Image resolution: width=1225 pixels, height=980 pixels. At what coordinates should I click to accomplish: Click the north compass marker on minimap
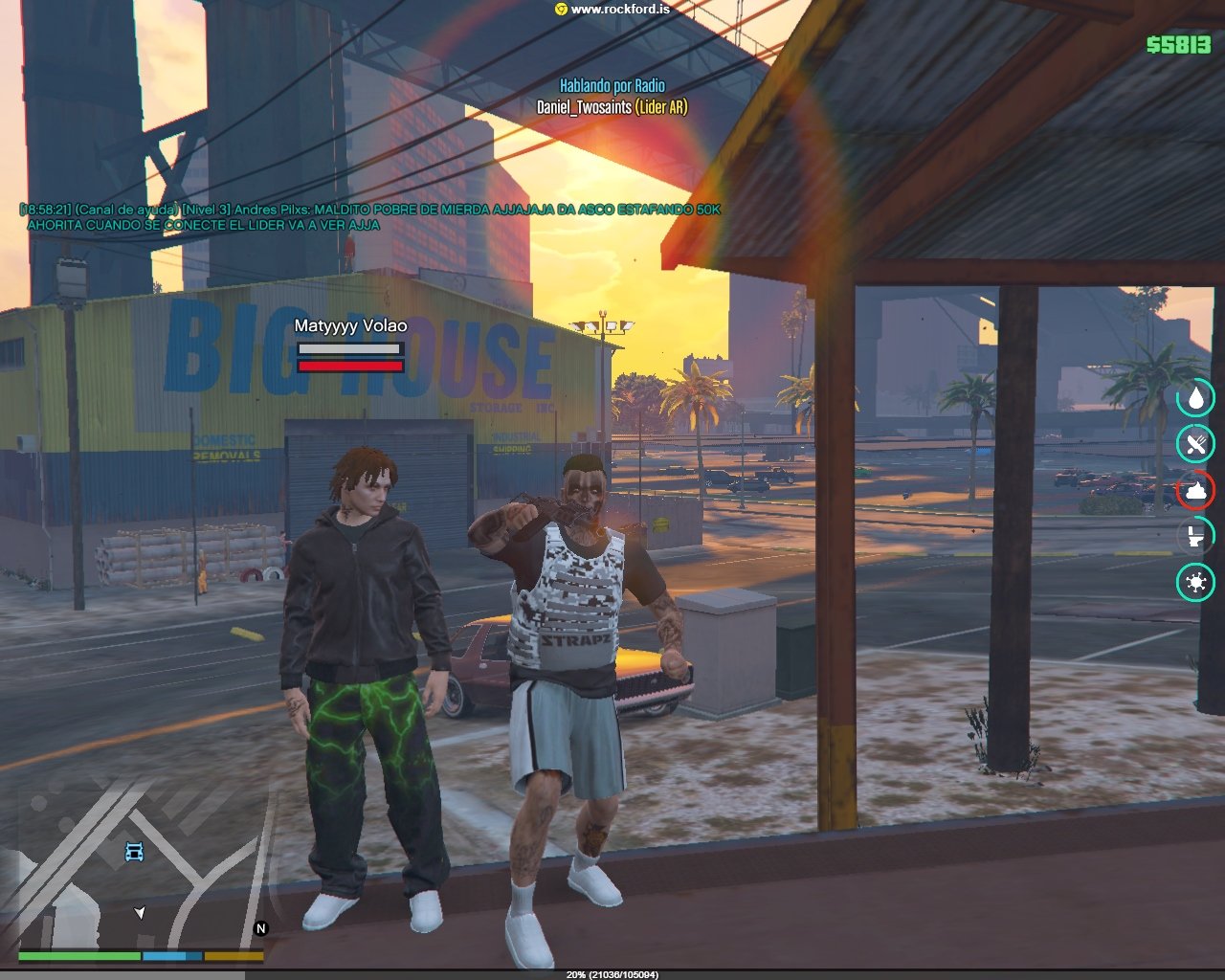click(x=260, y=928)
